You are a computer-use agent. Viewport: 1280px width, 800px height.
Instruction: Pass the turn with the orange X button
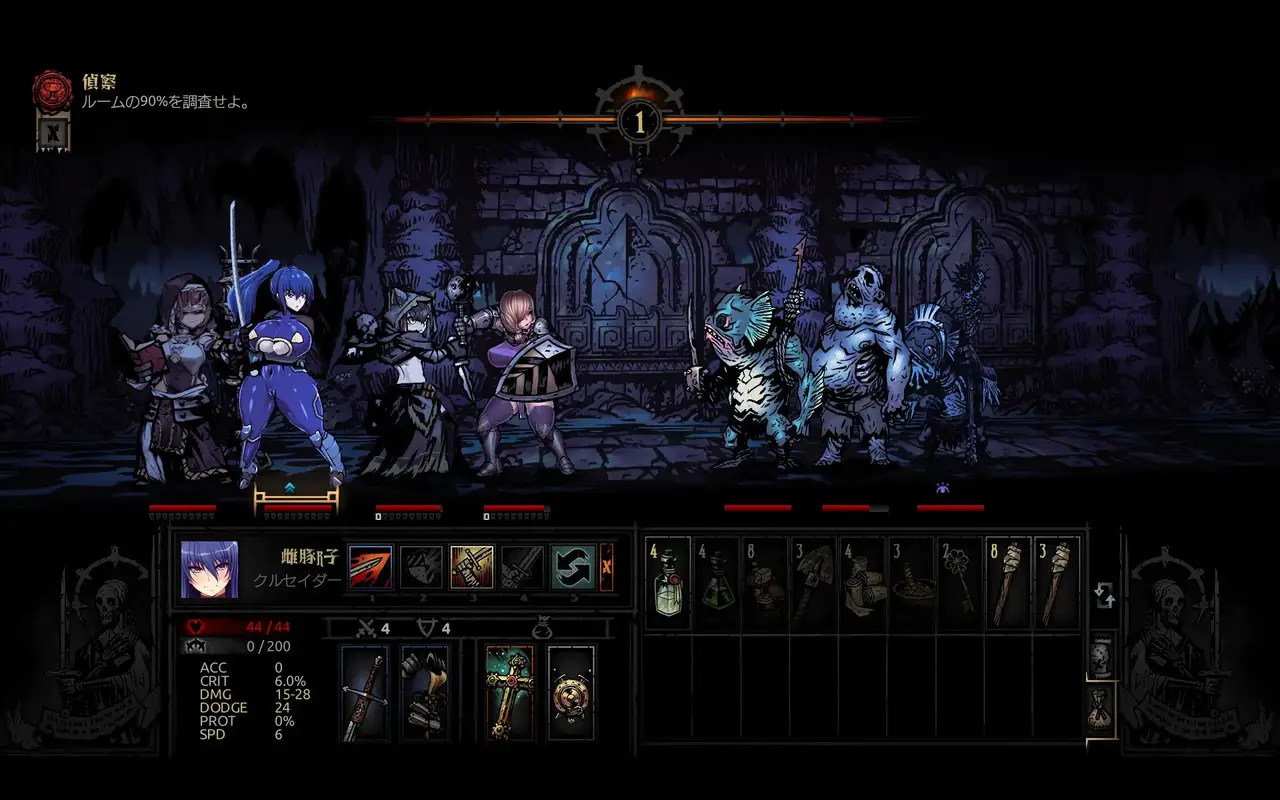607,567
